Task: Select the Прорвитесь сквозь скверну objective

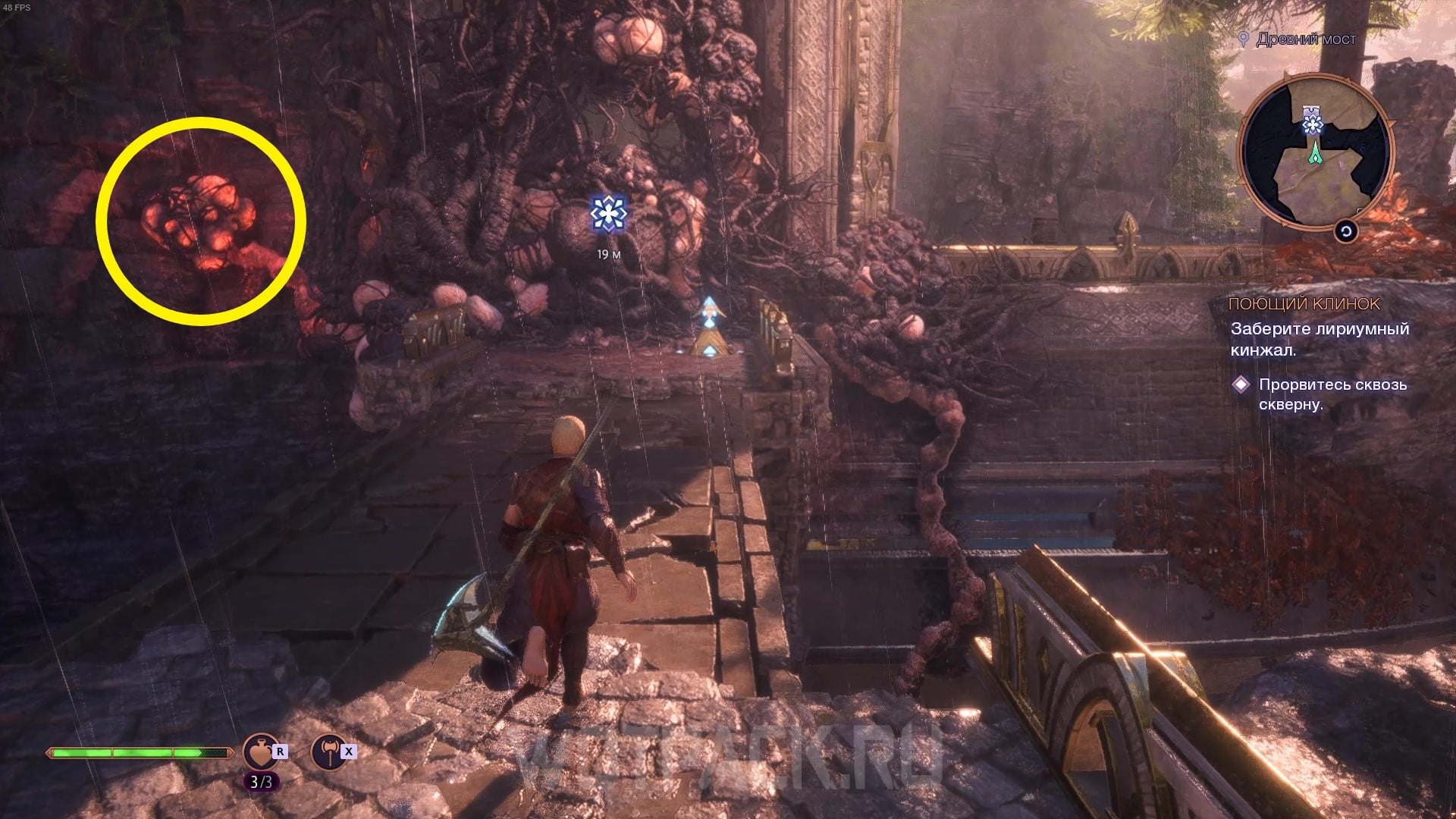Action: tap(1332, 394)
